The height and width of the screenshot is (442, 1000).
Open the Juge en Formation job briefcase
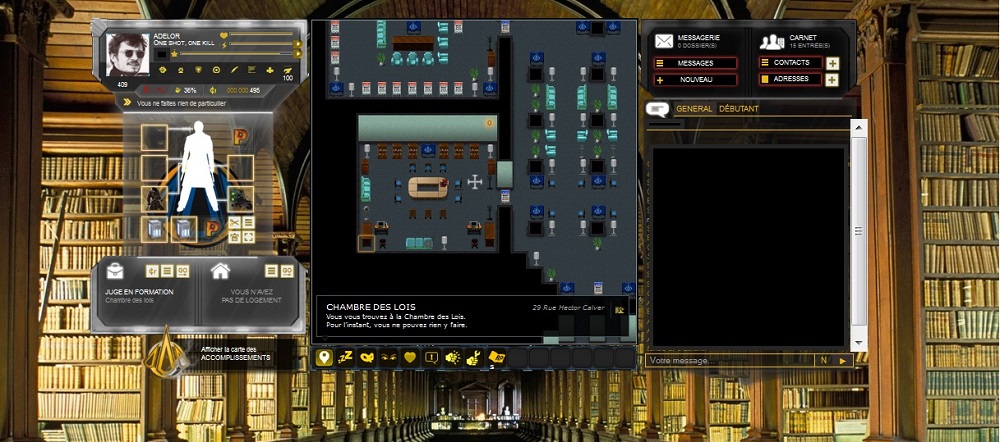point(118,272)
